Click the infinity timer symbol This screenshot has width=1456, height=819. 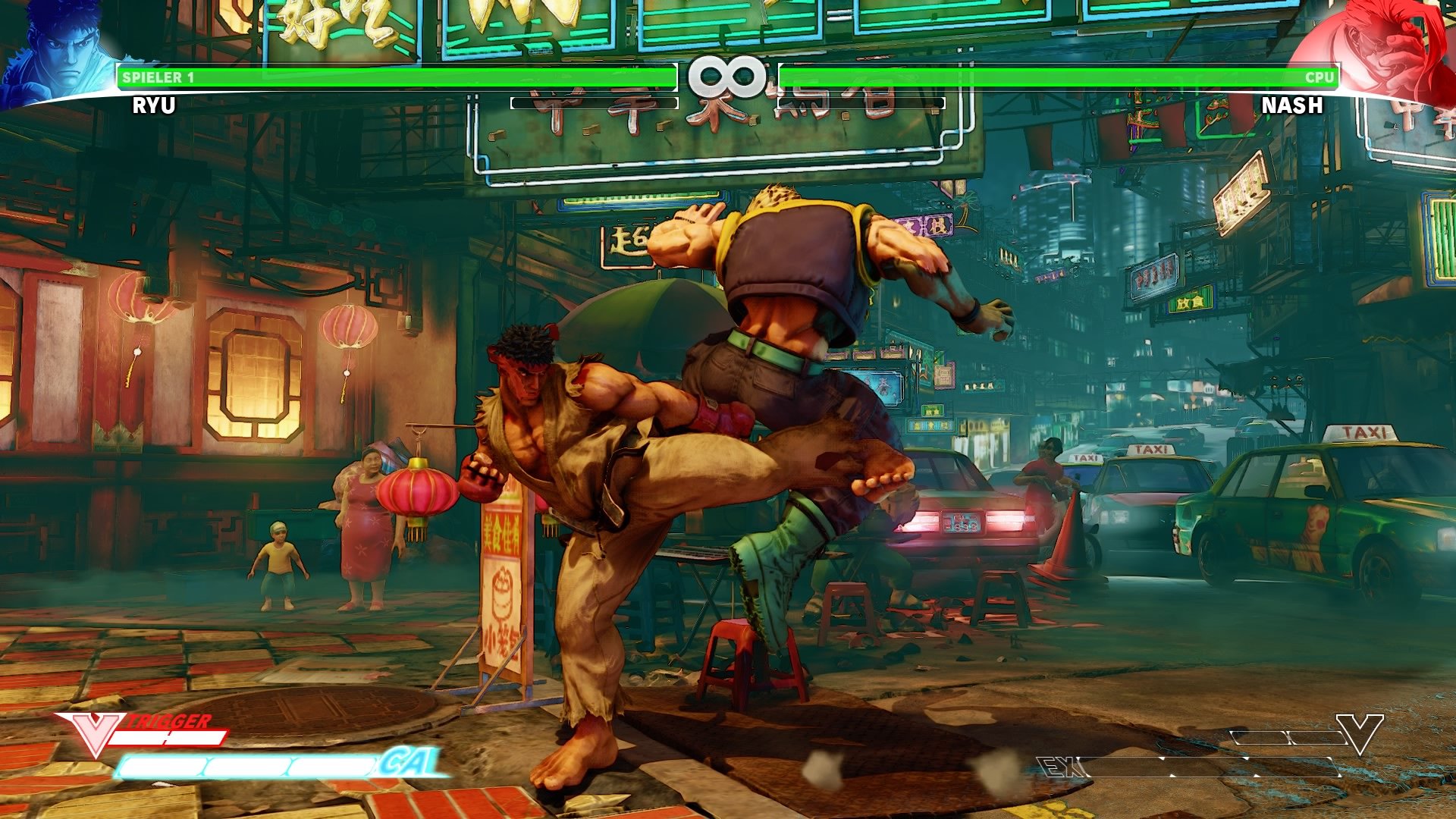726,76
